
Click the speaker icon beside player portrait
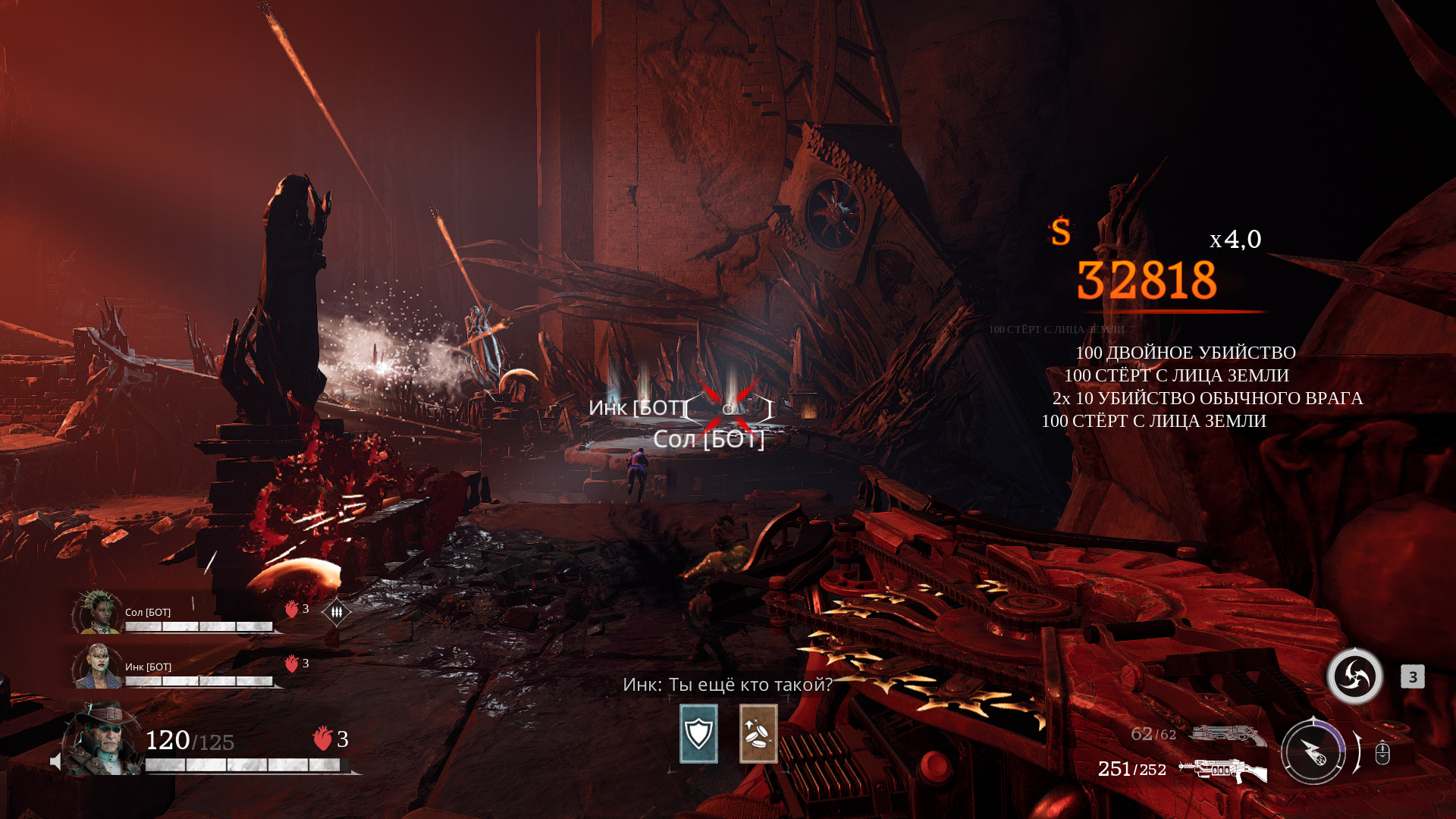[x=55, y=761]
